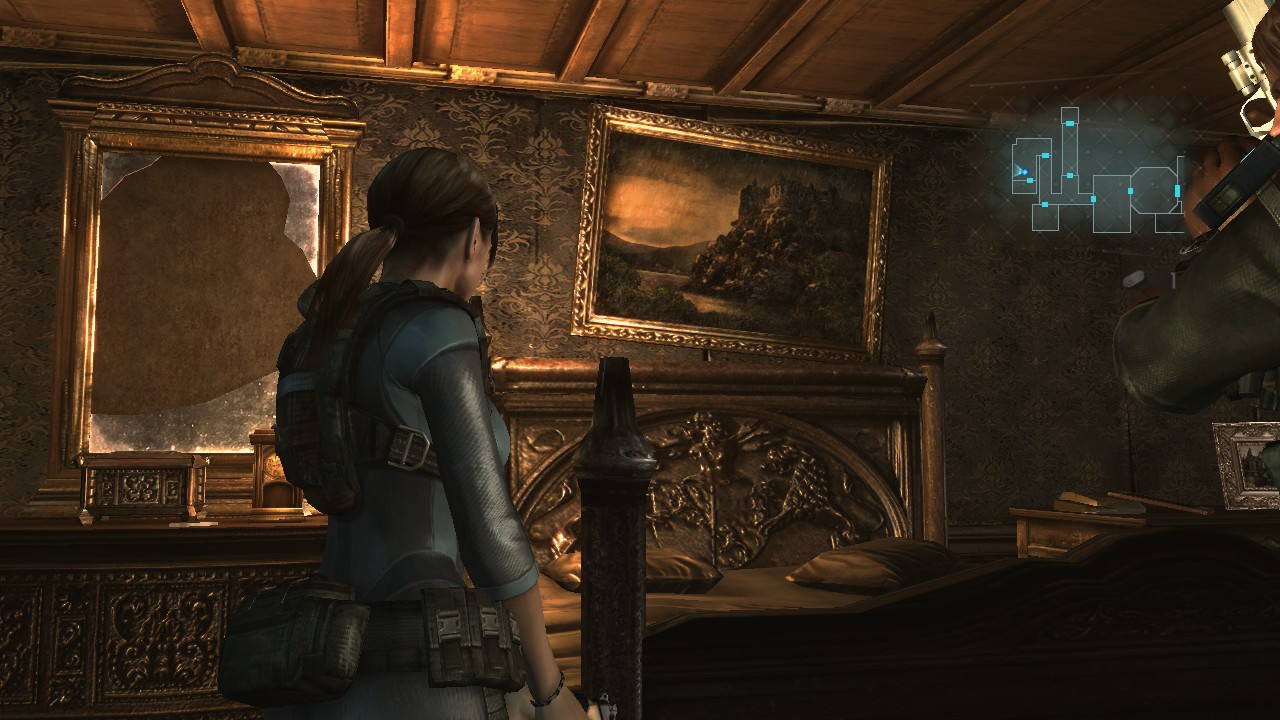Viewport: 1280px width, 720px height.
Task: Expand the bottom-left room of the minimap
Action: (x=1045, y=216)
